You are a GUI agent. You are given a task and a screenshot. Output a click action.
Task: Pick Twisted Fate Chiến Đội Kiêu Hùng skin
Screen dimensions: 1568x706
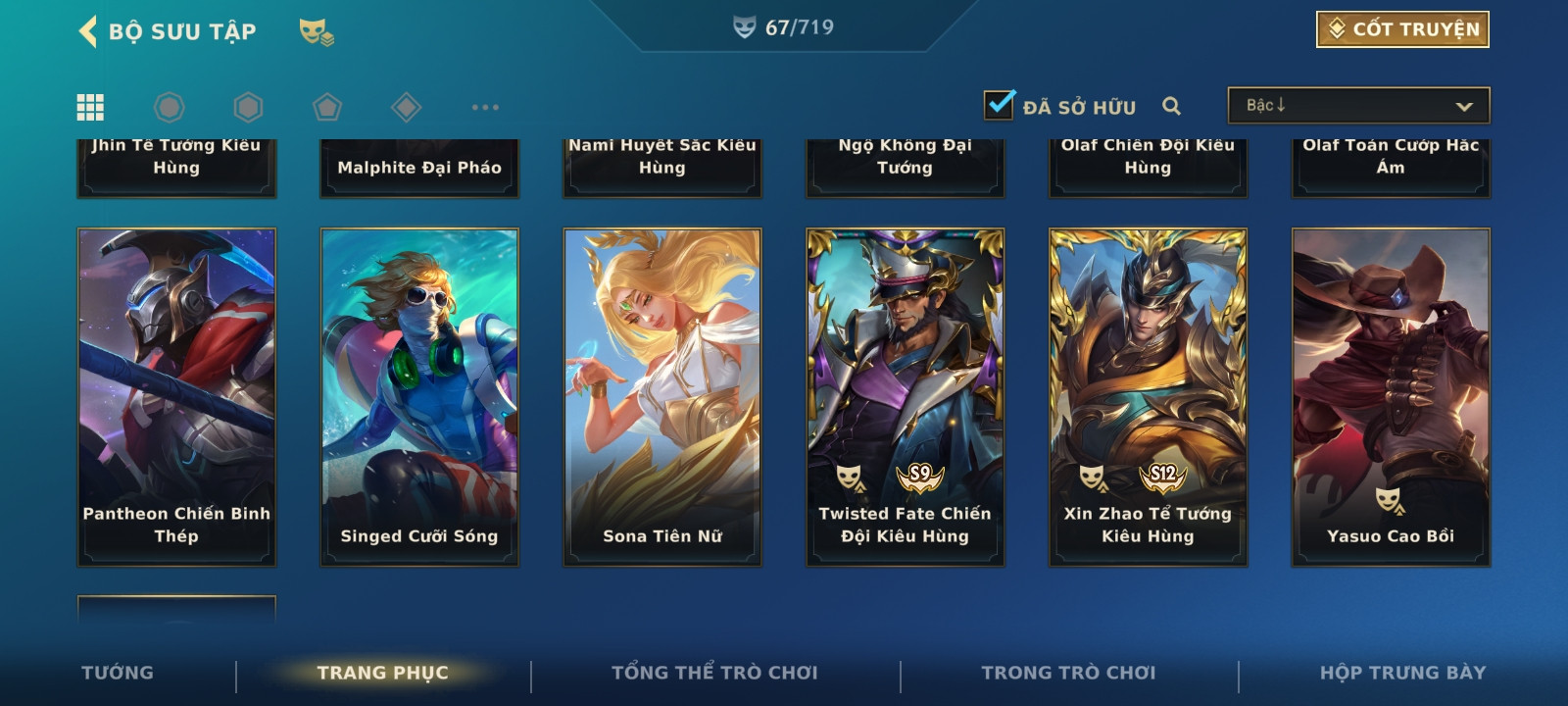906,397
